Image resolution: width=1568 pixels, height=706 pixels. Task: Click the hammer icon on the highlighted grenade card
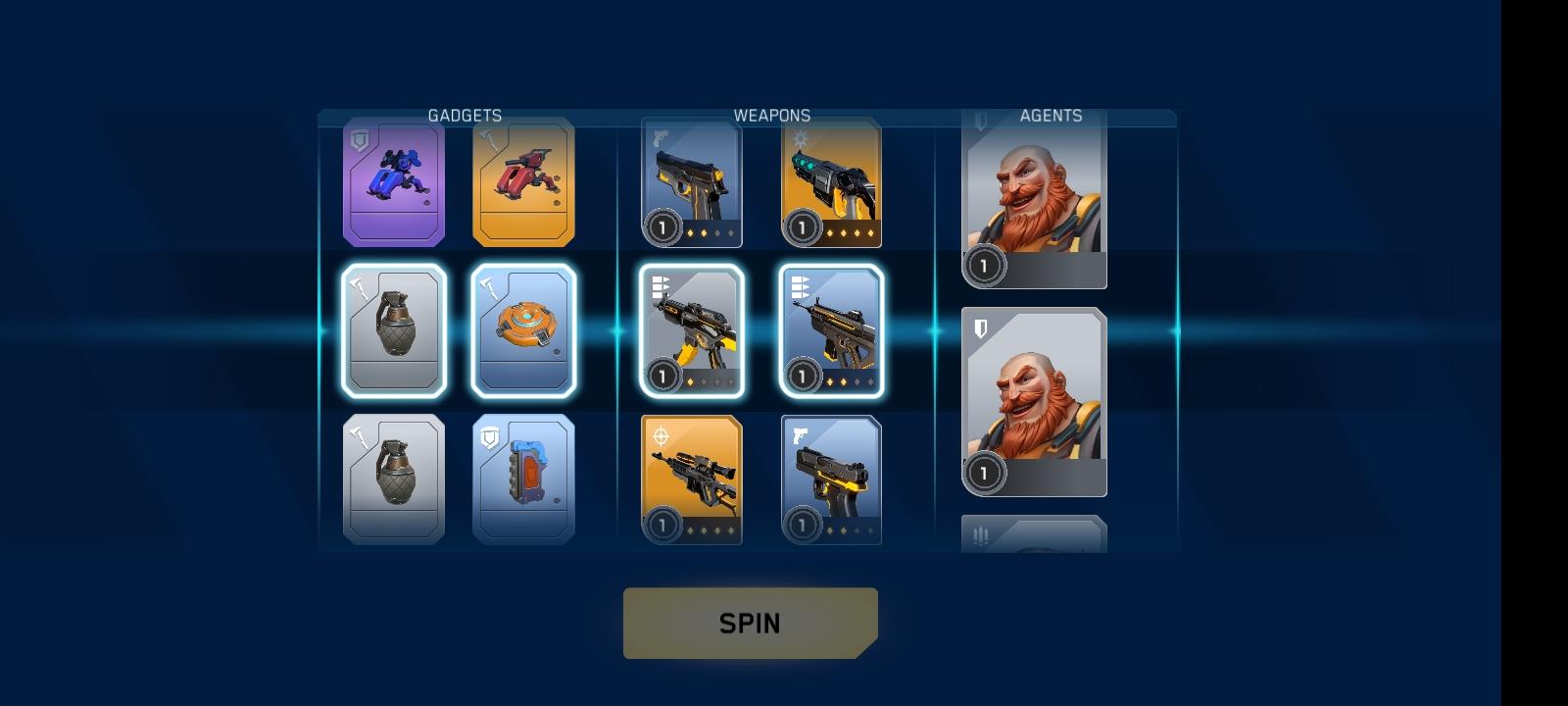tap(358, 284)
